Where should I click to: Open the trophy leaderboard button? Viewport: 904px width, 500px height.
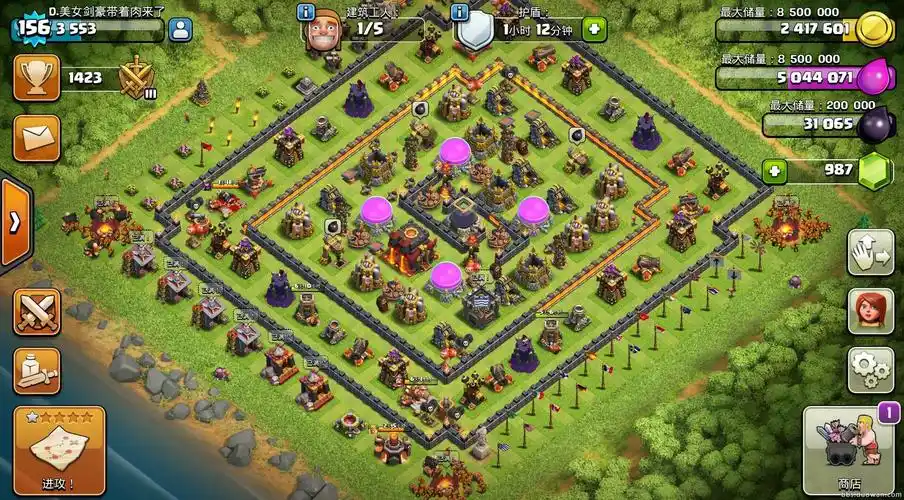tap(36, 77)
